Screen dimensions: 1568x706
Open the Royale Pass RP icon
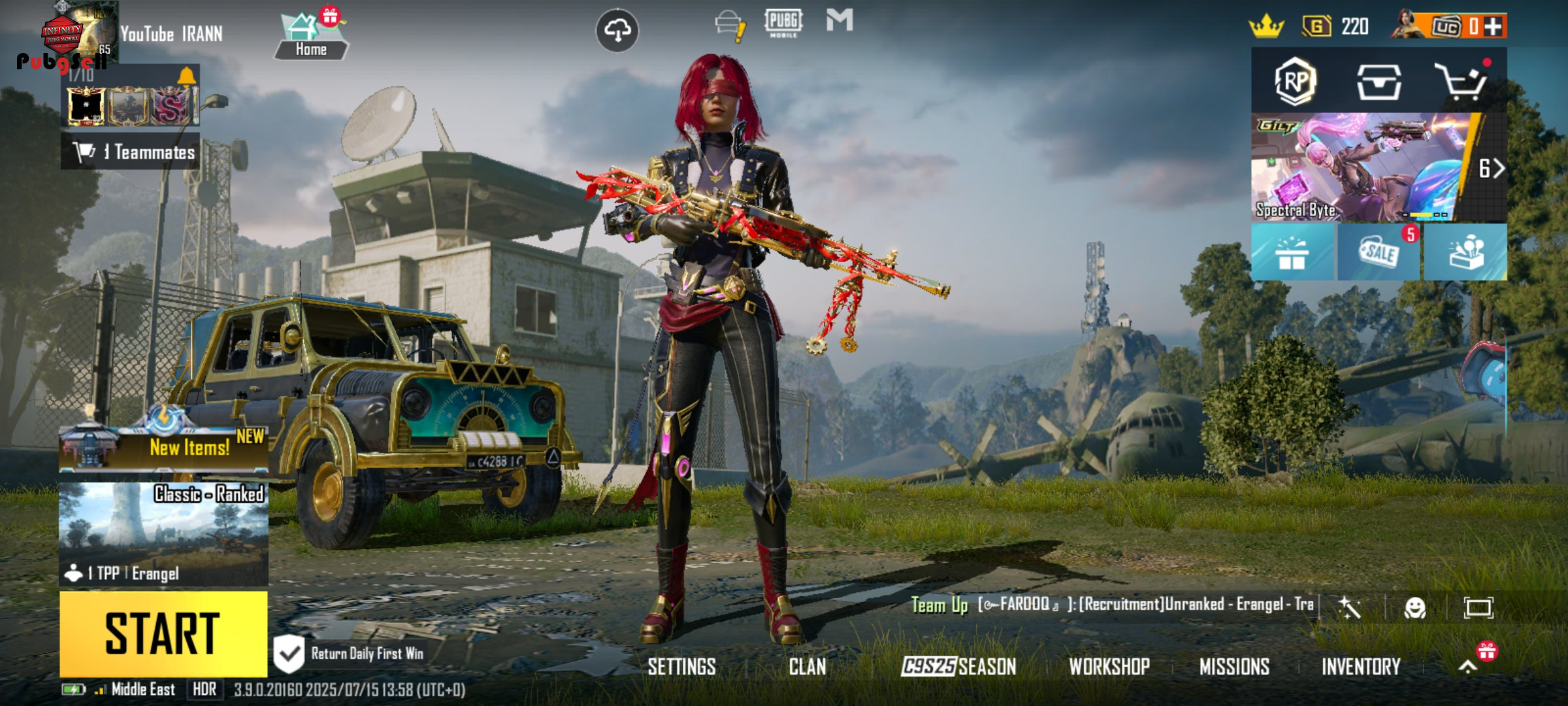click(1294, 82)
